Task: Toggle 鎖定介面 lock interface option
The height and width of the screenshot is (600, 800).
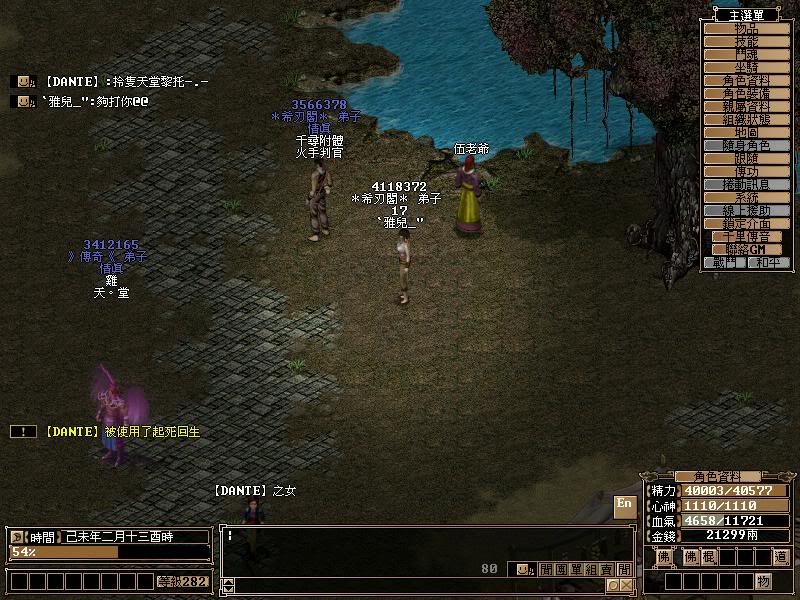Action: point(747,223)
